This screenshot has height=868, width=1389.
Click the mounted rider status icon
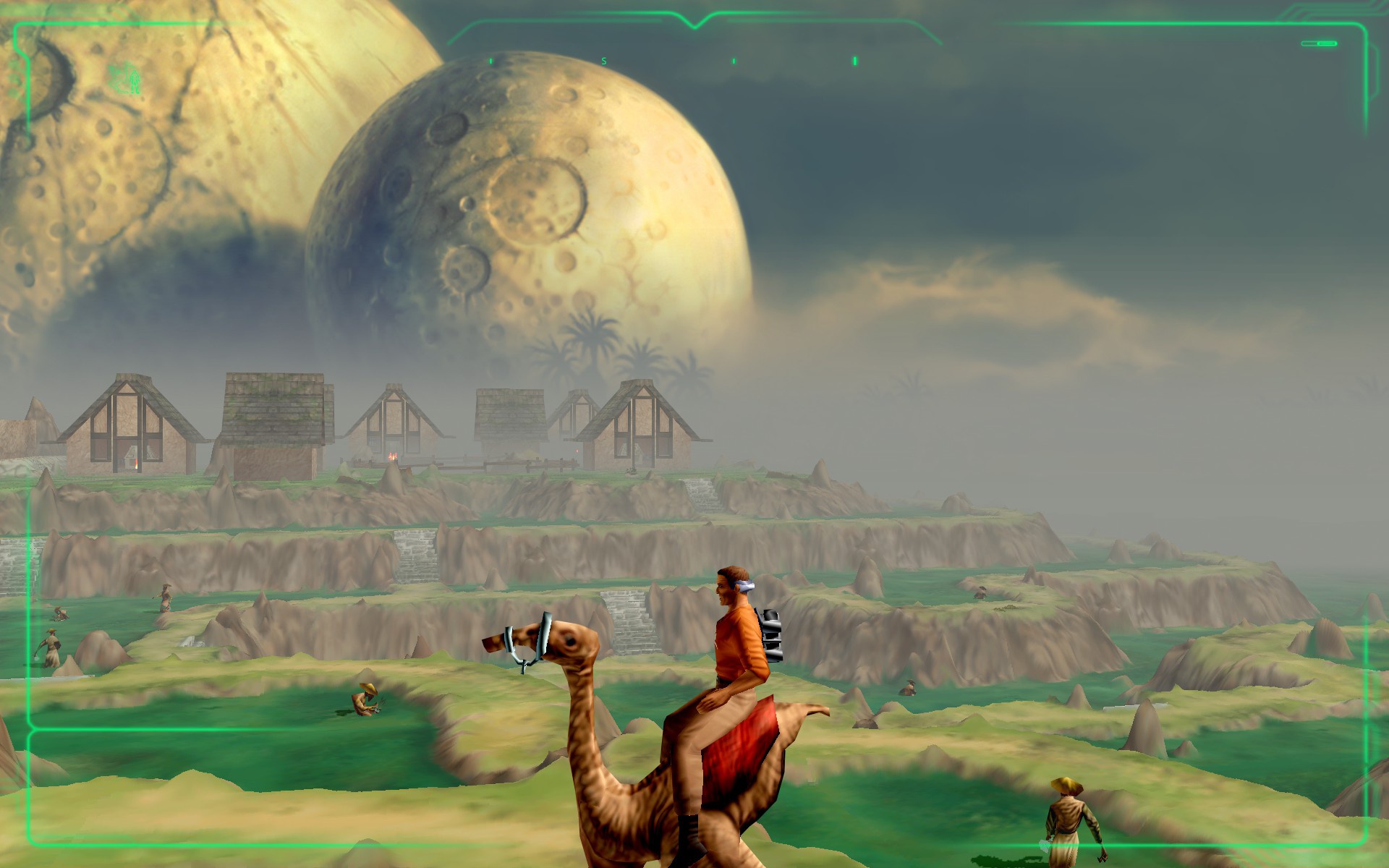125,79
